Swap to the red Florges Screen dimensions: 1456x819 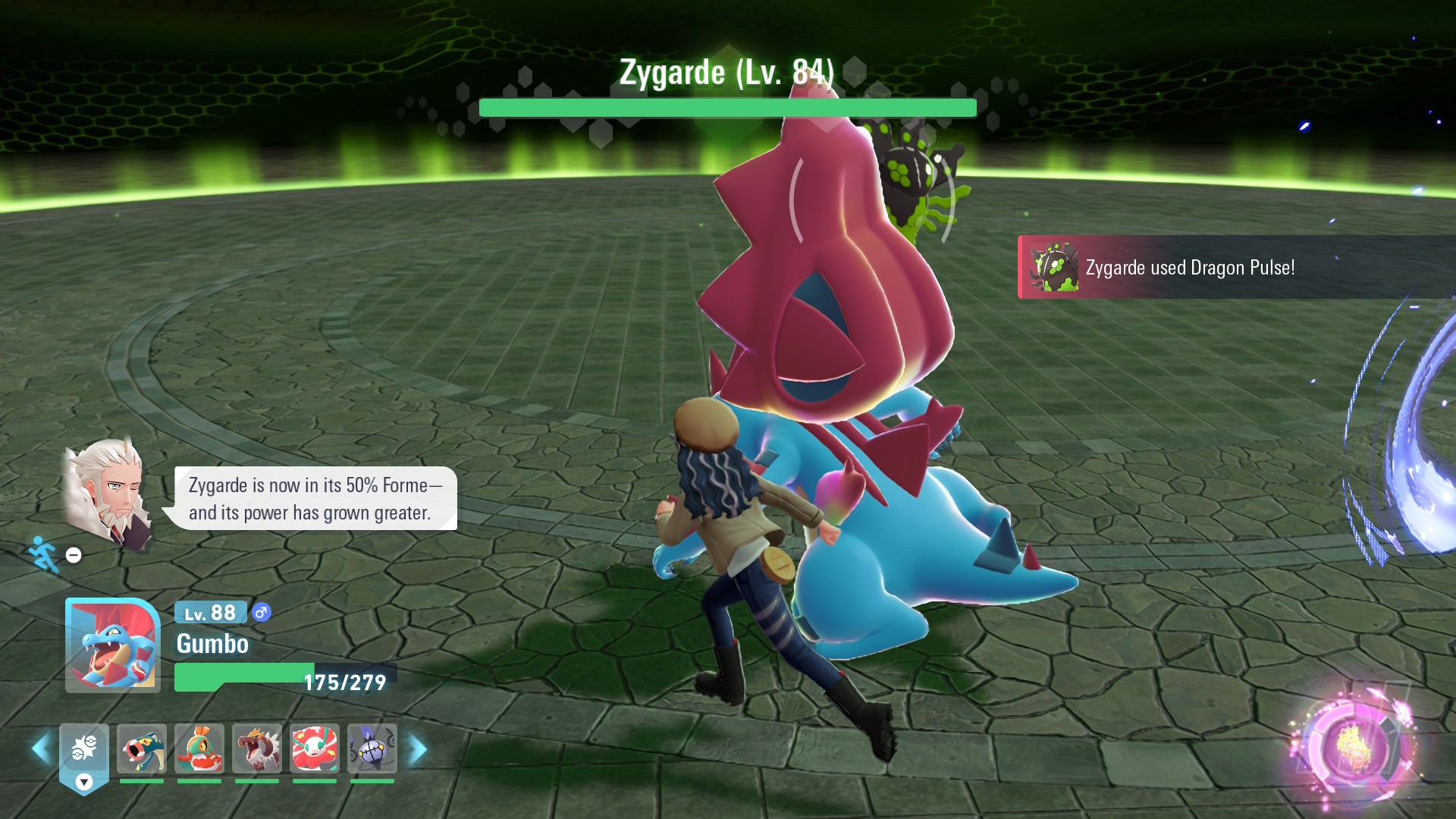[x=314, y=748]
